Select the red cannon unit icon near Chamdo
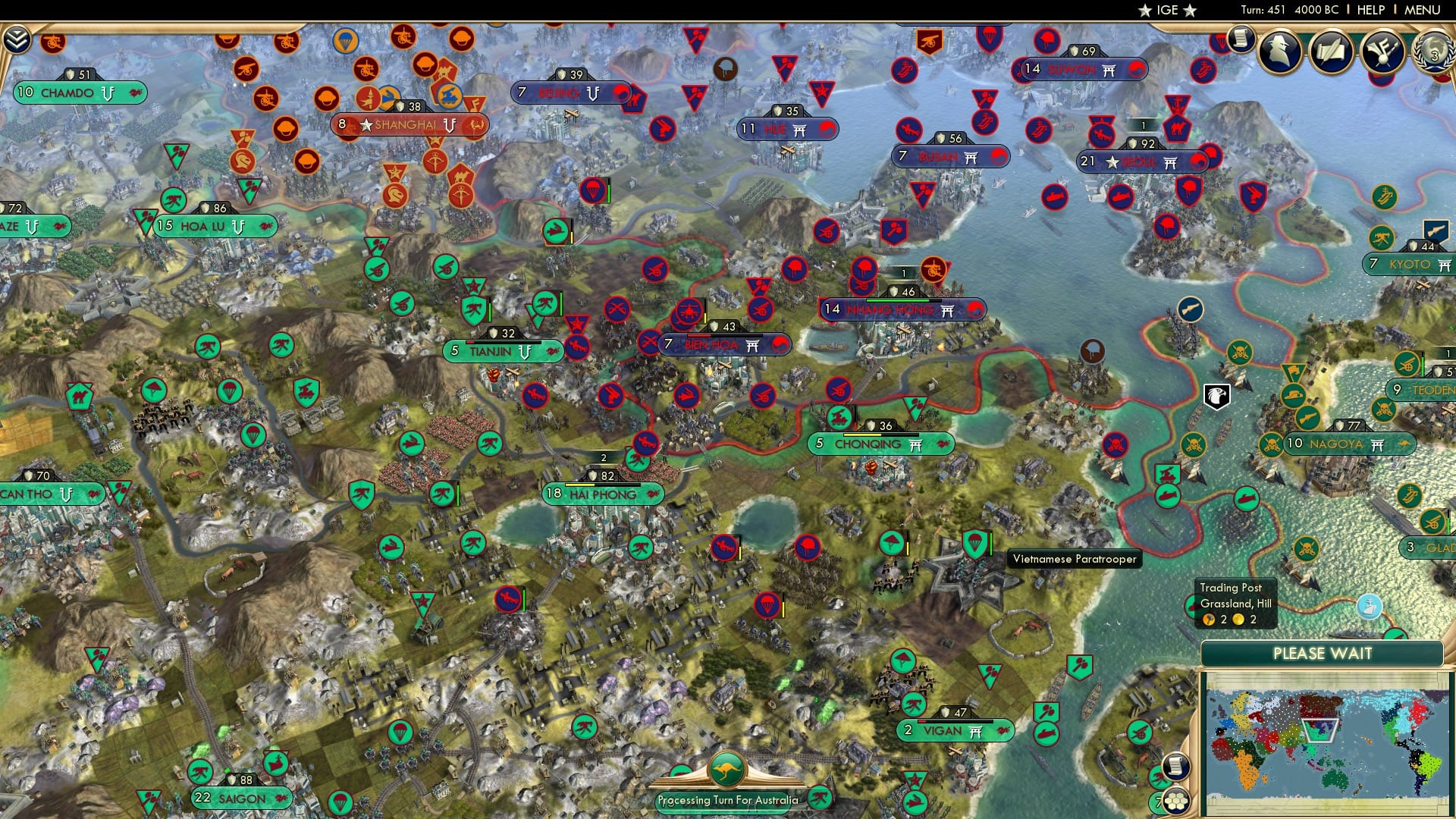The image size is (1456, 819). pyautogui.click(x=52, y=43)
